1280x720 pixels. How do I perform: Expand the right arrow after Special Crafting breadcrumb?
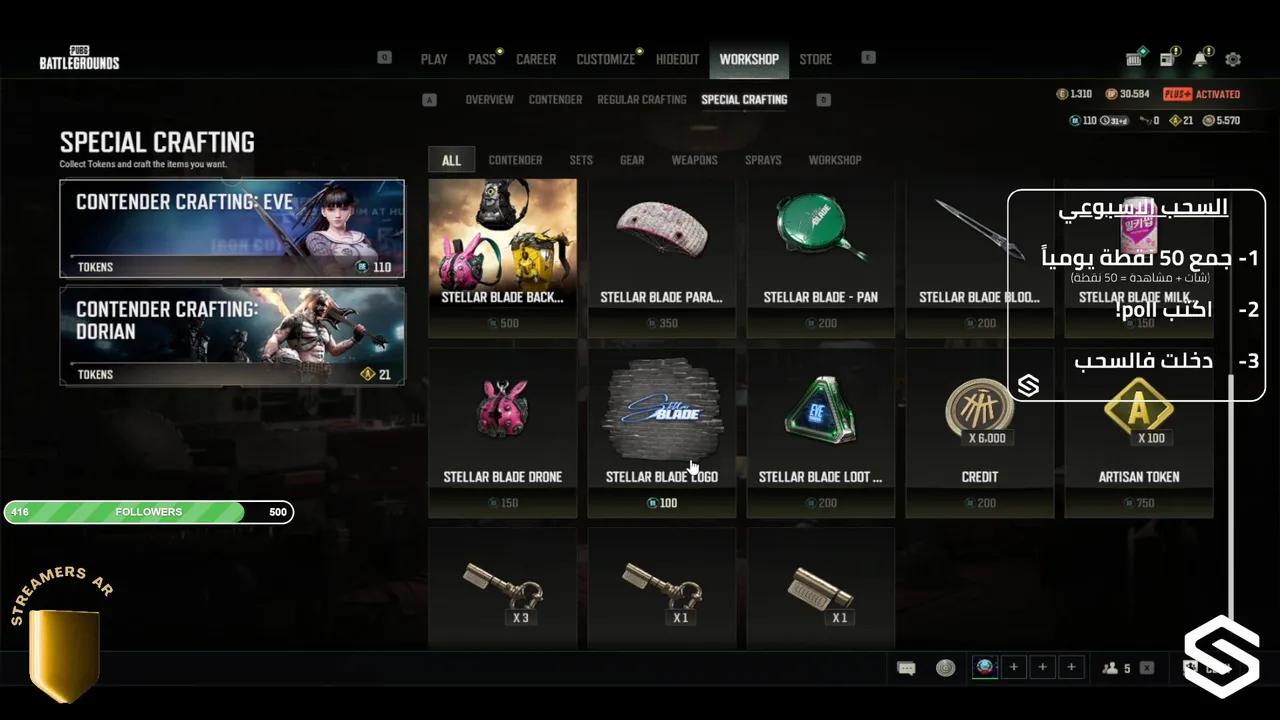coord(823,99)
